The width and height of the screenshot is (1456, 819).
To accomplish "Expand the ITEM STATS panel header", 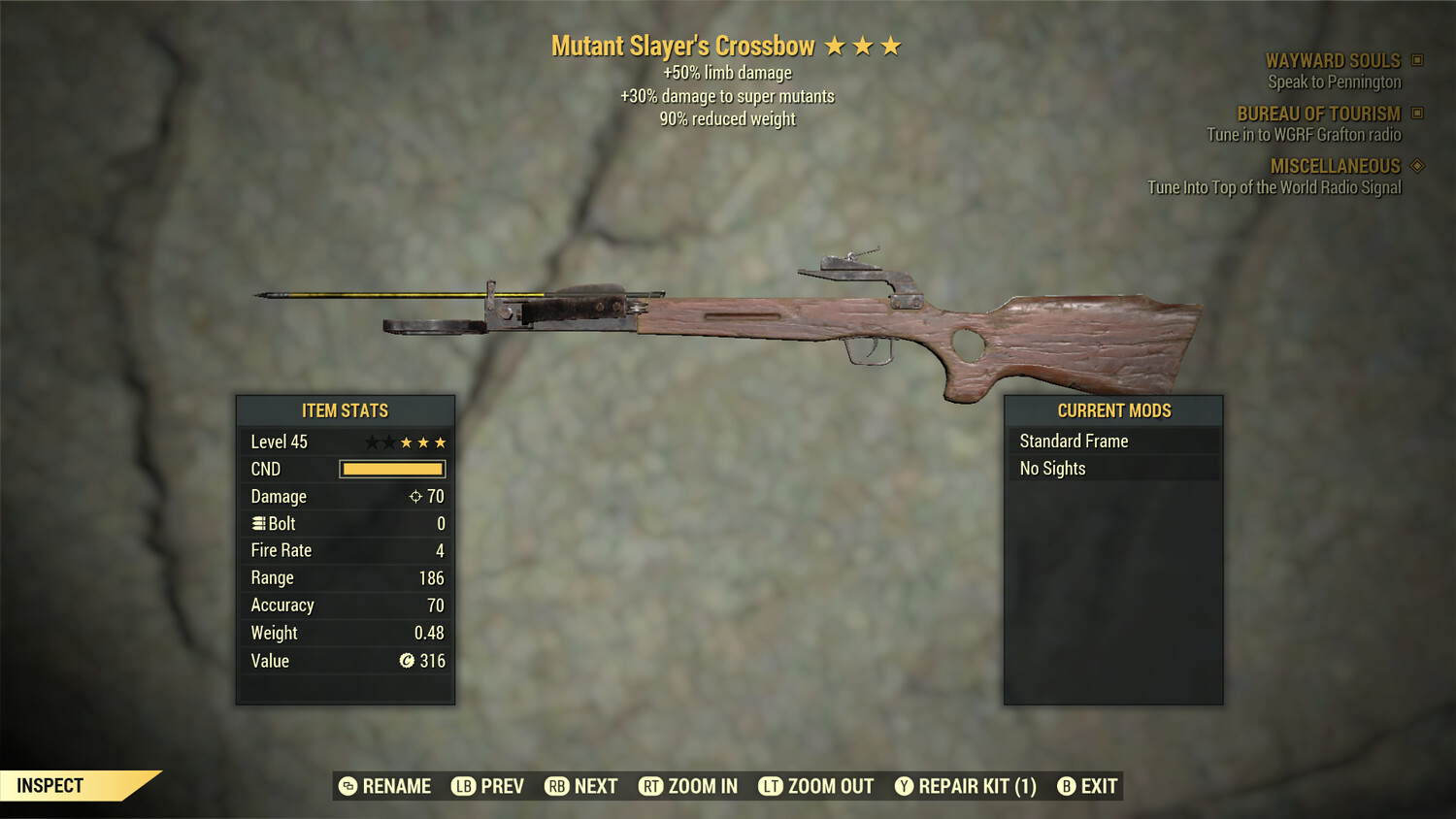I will pyautogui.click(x=346, y=410).
